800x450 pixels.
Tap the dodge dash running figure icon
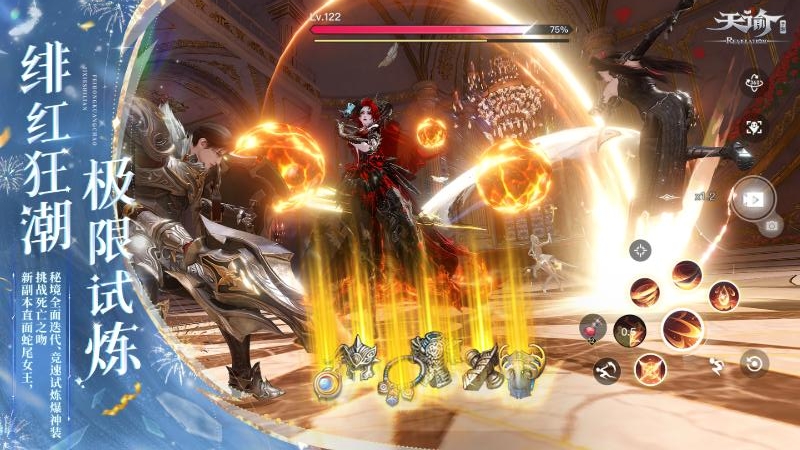(606, 370)
